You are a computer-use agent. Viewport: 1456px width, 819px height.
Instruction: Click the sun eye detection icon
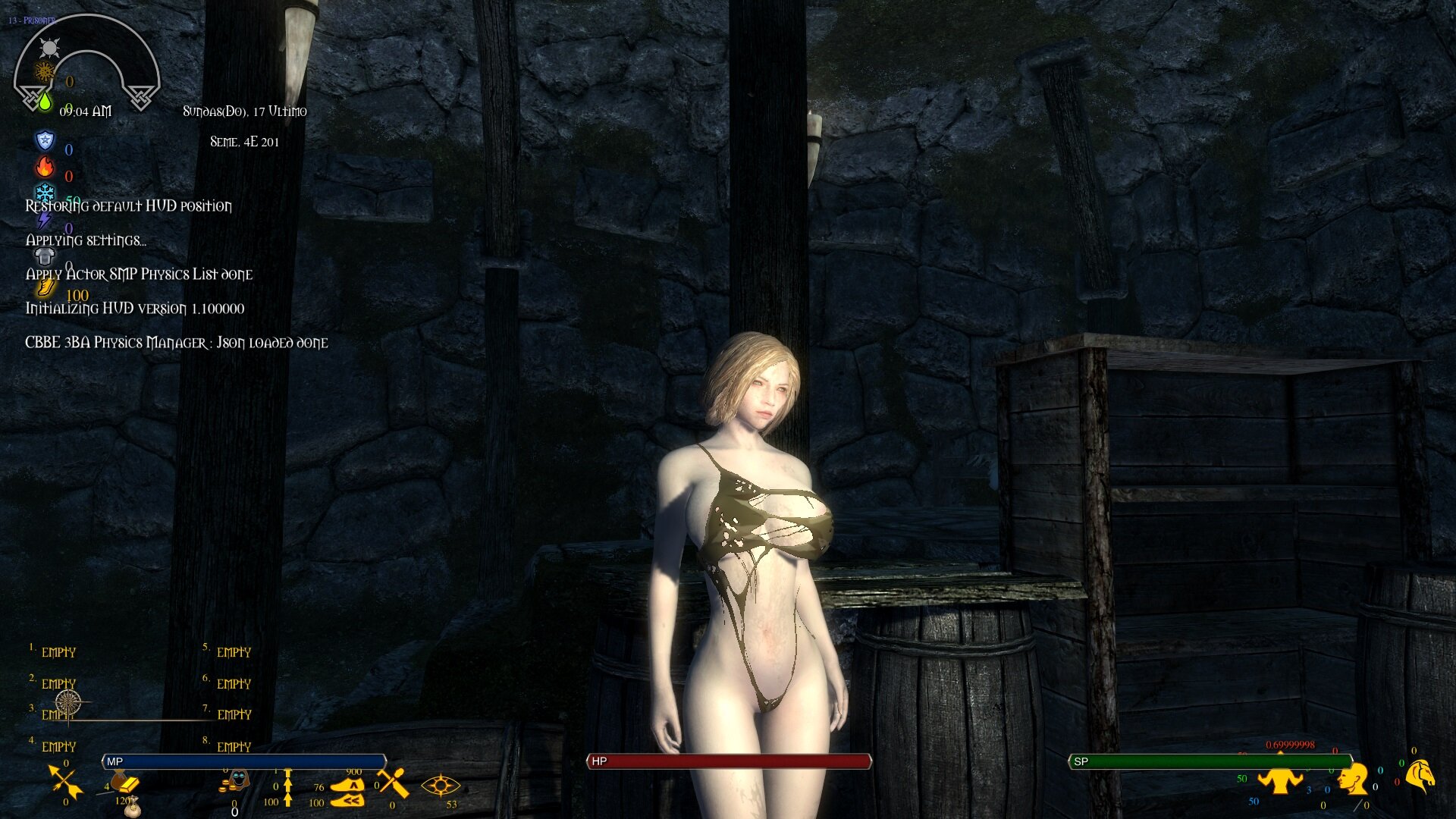tap(440, 786)
